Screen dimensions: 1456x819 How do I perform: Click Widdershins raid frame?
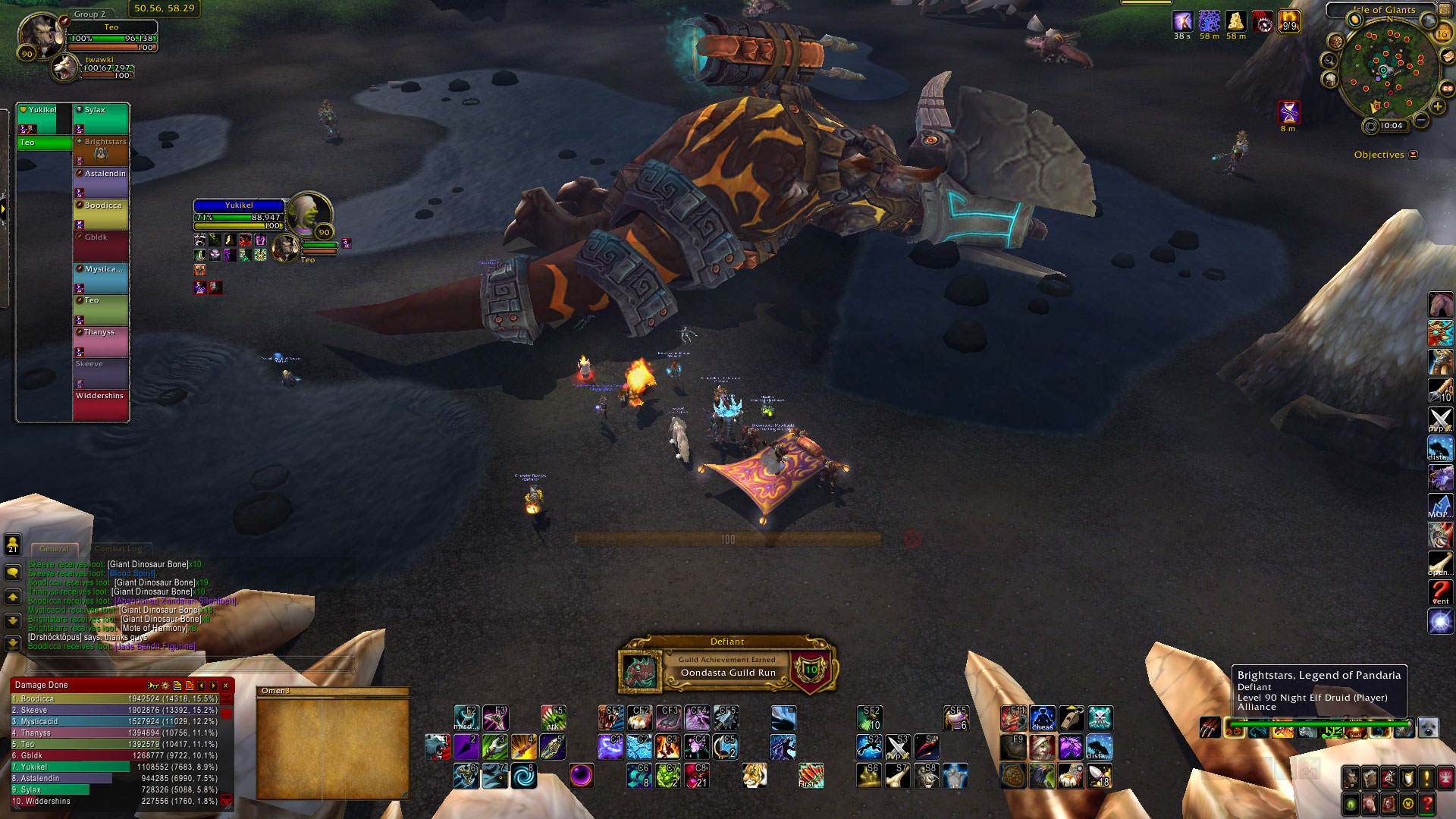(x=101, y=405)
